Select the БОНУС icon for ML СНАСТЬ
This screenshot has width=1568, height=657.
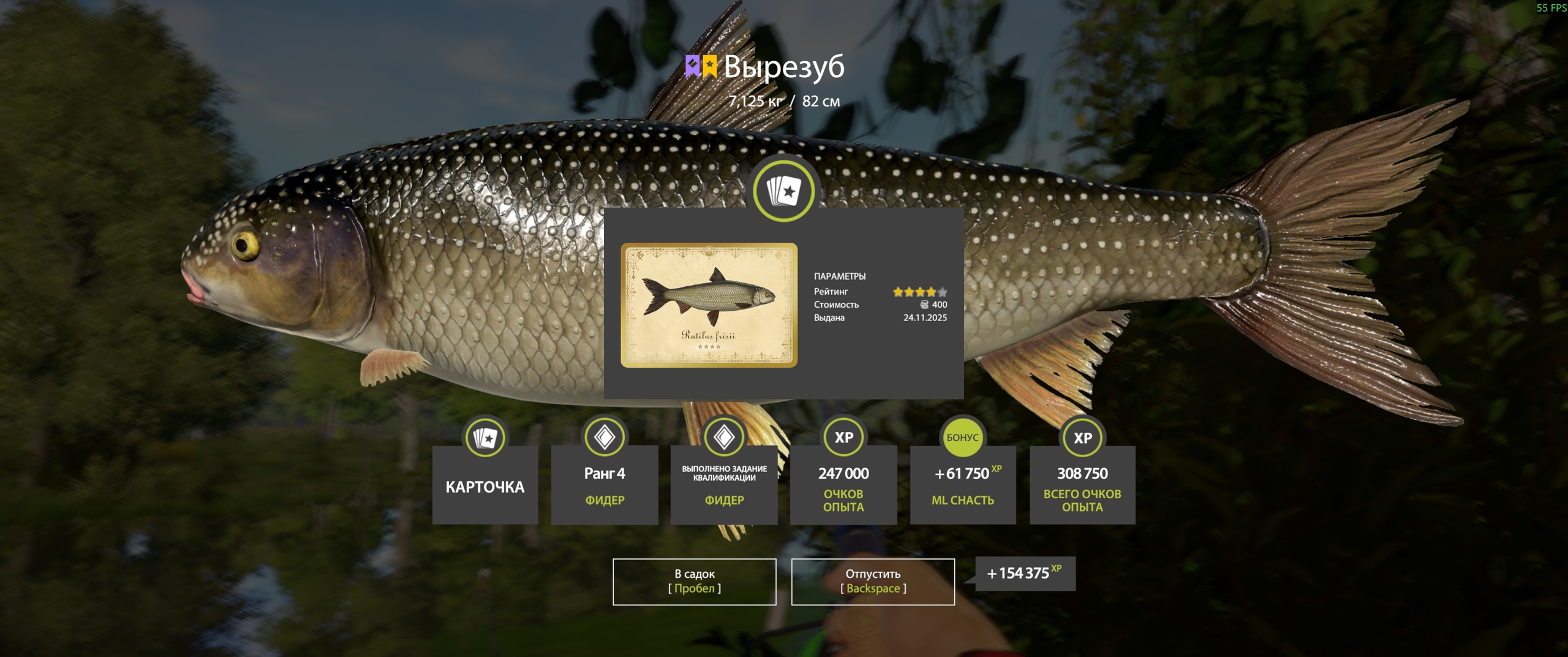click(x=963, y=436)
